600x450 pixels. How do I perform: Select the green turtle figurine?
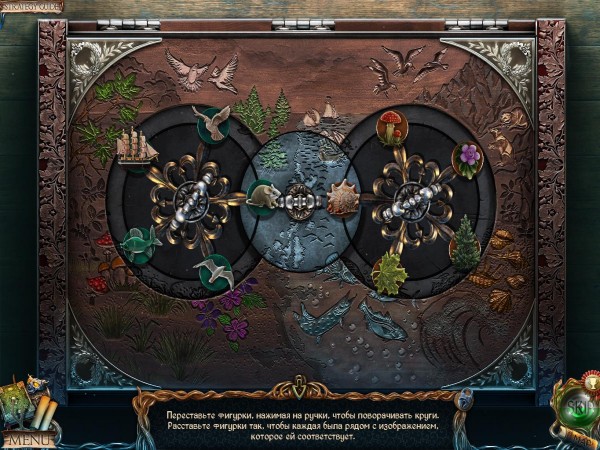(141, 243)
